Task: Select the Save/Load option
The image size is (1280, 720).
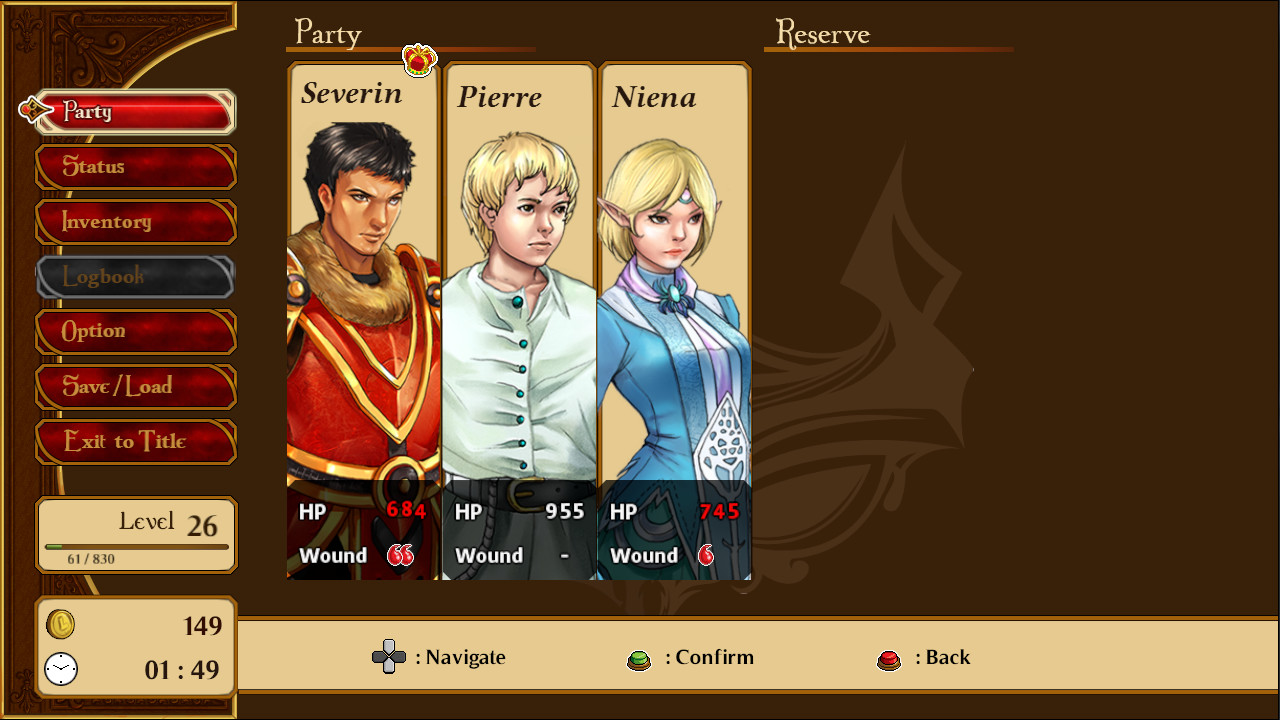Action: pos(136,387)
